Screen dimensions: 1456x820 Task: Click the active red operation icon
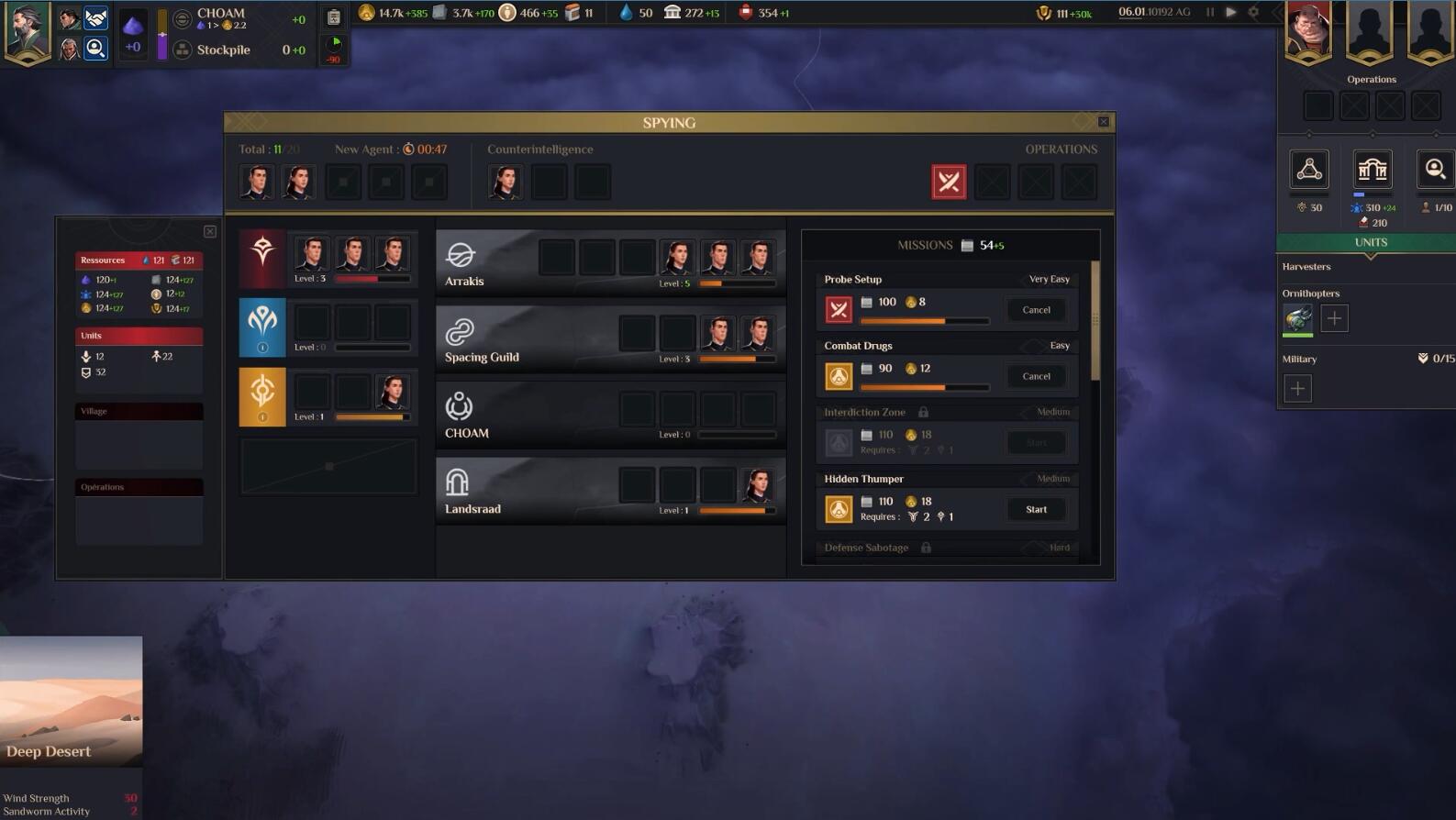coord(949,182)
